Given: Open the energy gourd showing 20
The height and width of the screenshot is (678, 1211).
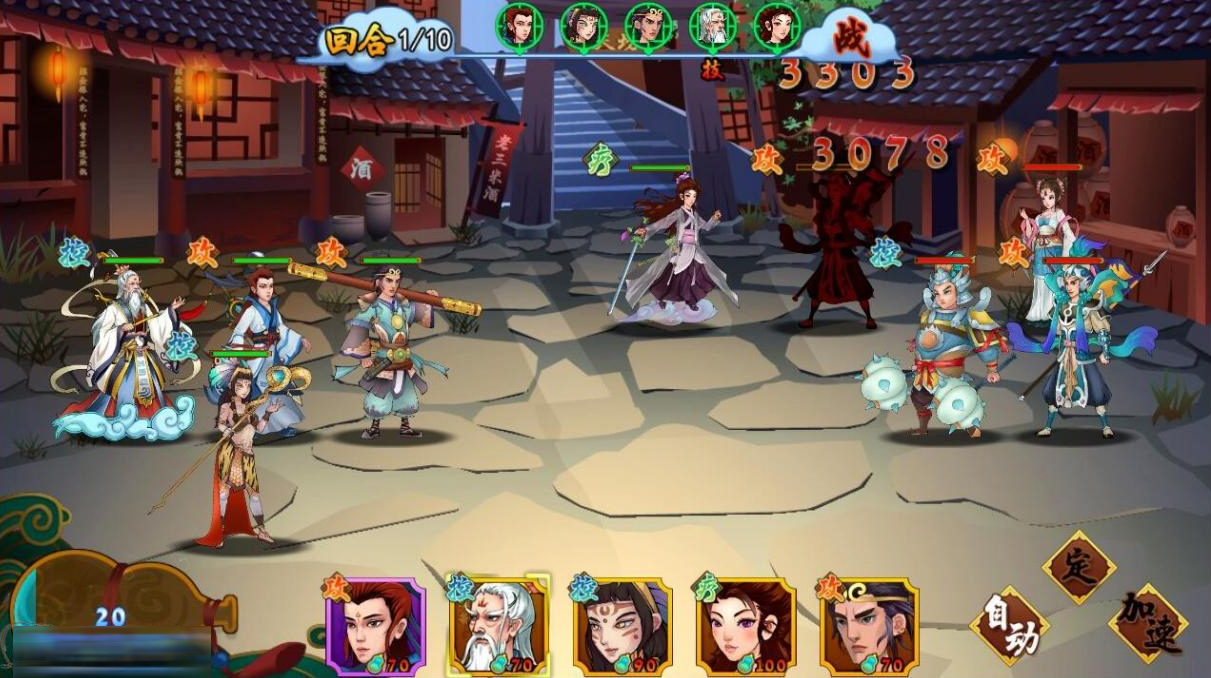Looking at the screenshot, I should [x=110, y=612].
